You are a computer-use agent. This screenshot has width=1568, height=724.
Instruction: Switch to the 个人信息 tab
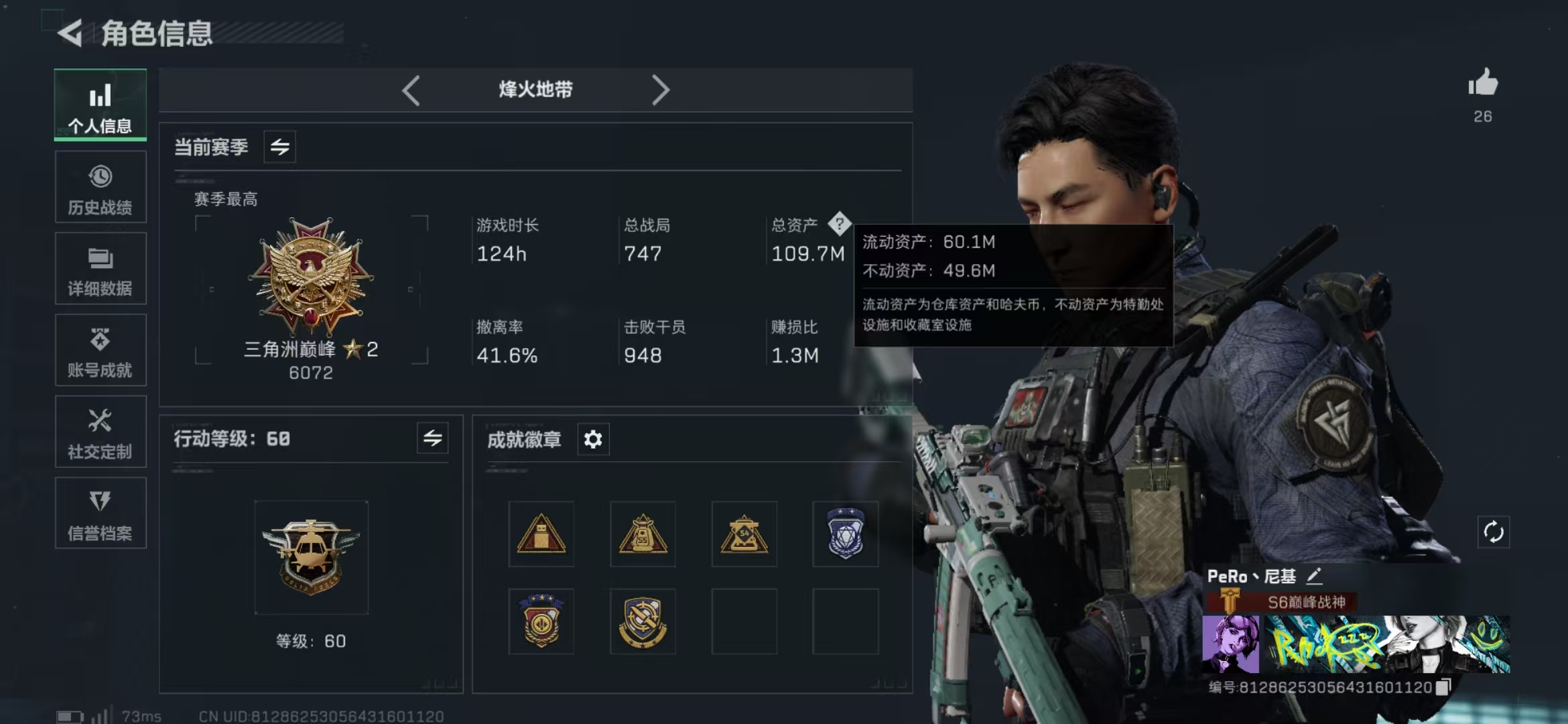coord(99,106)
